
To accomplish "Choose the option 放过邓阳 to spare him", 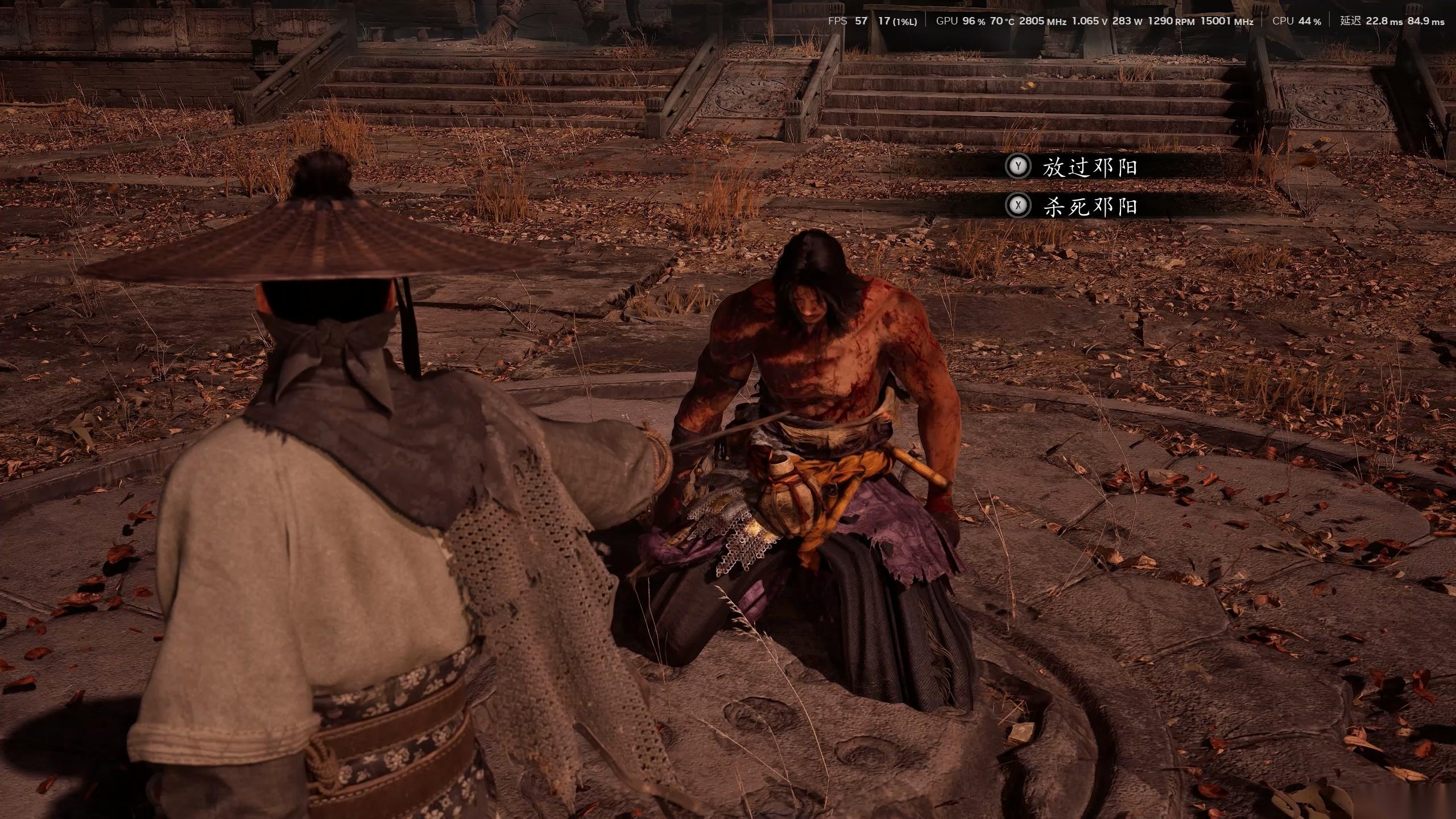I will tap(1089, 167).
